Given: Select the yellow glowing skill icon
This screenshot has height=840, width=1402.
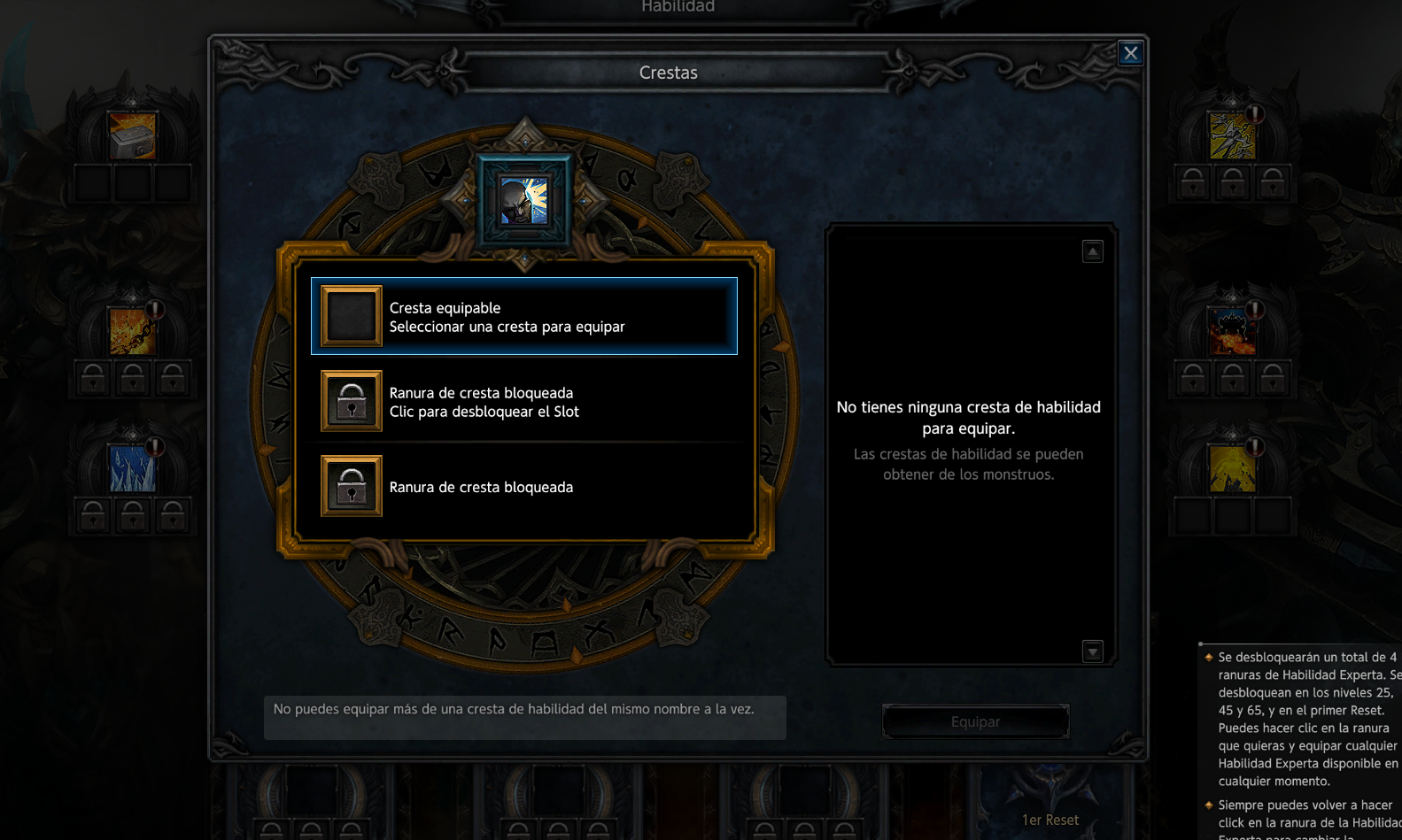Looking at the screenshot, I should (1232, 468).
